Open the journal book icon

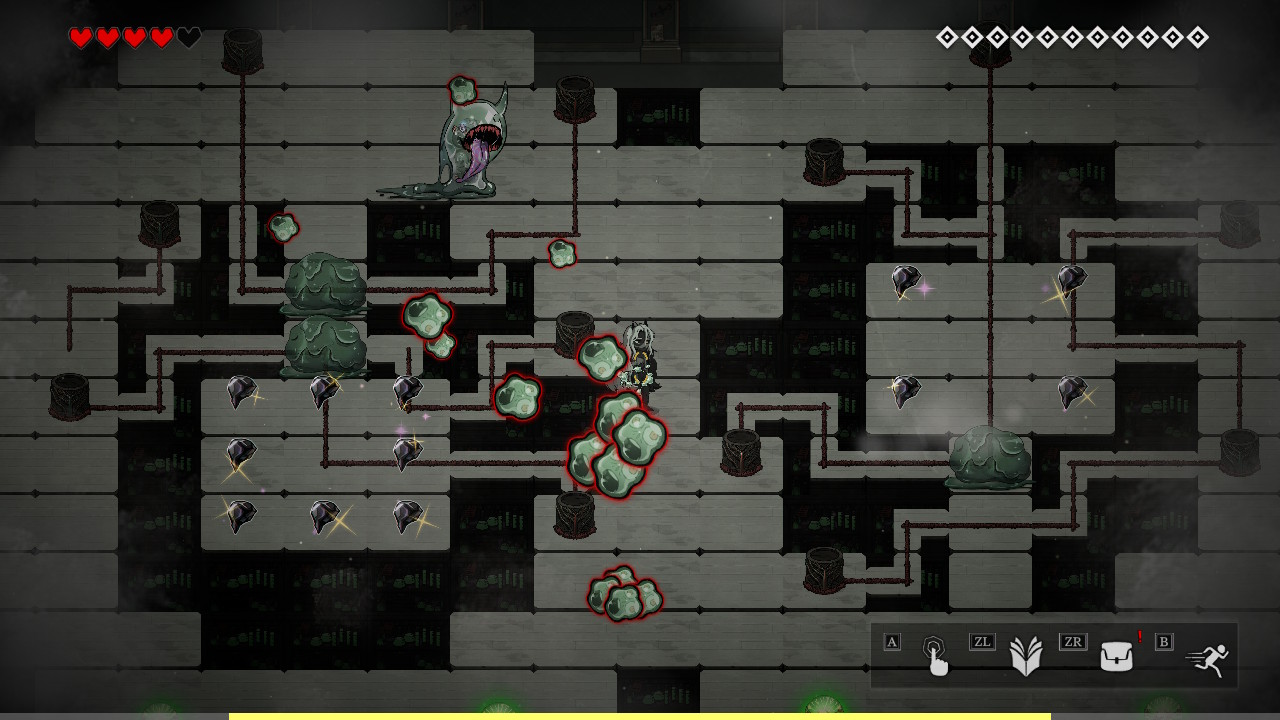[1028, 655]
